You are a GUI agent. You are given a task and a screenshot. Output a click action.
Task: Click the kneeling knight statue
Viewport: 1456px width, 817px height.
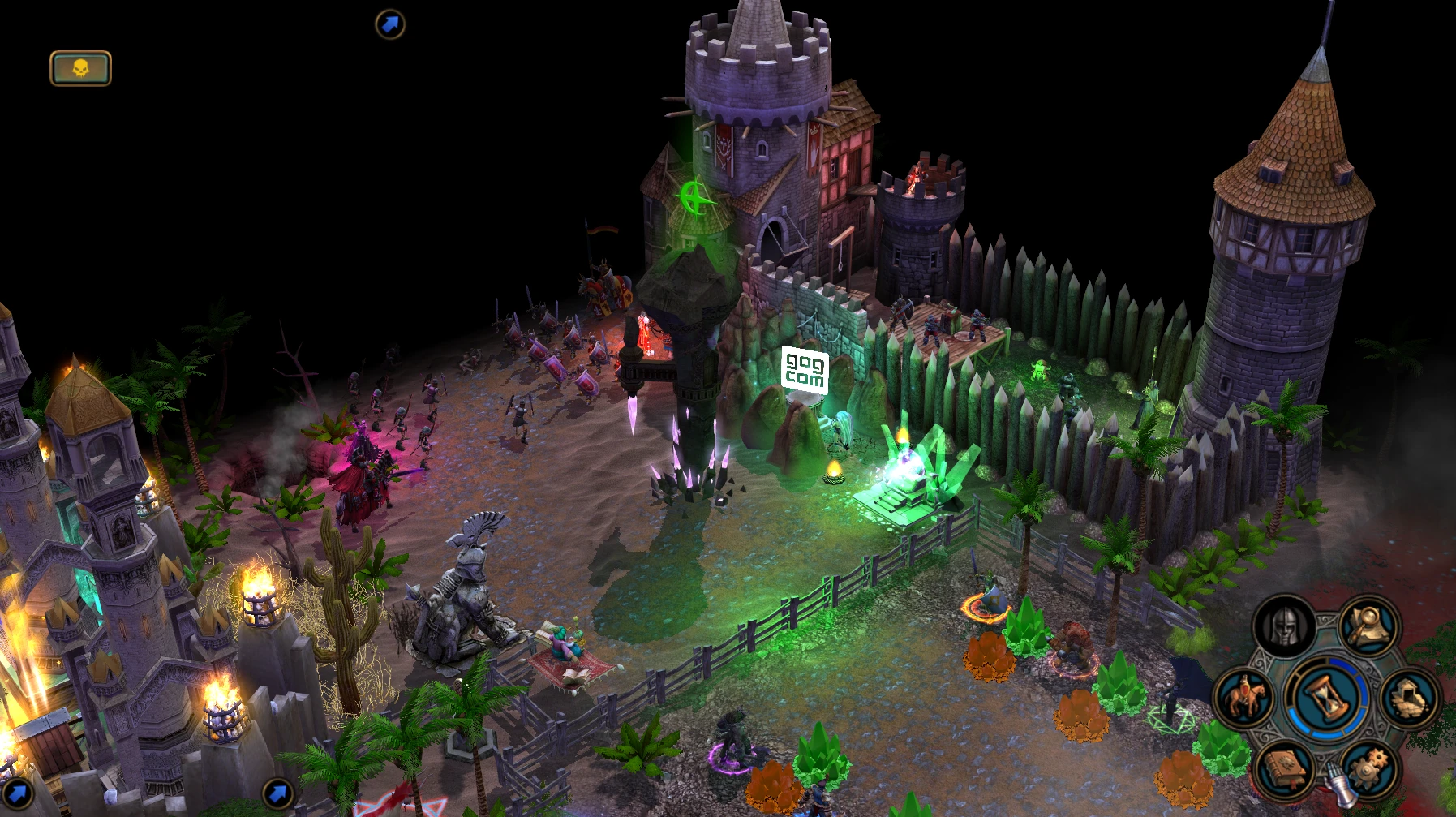[465, 584]
